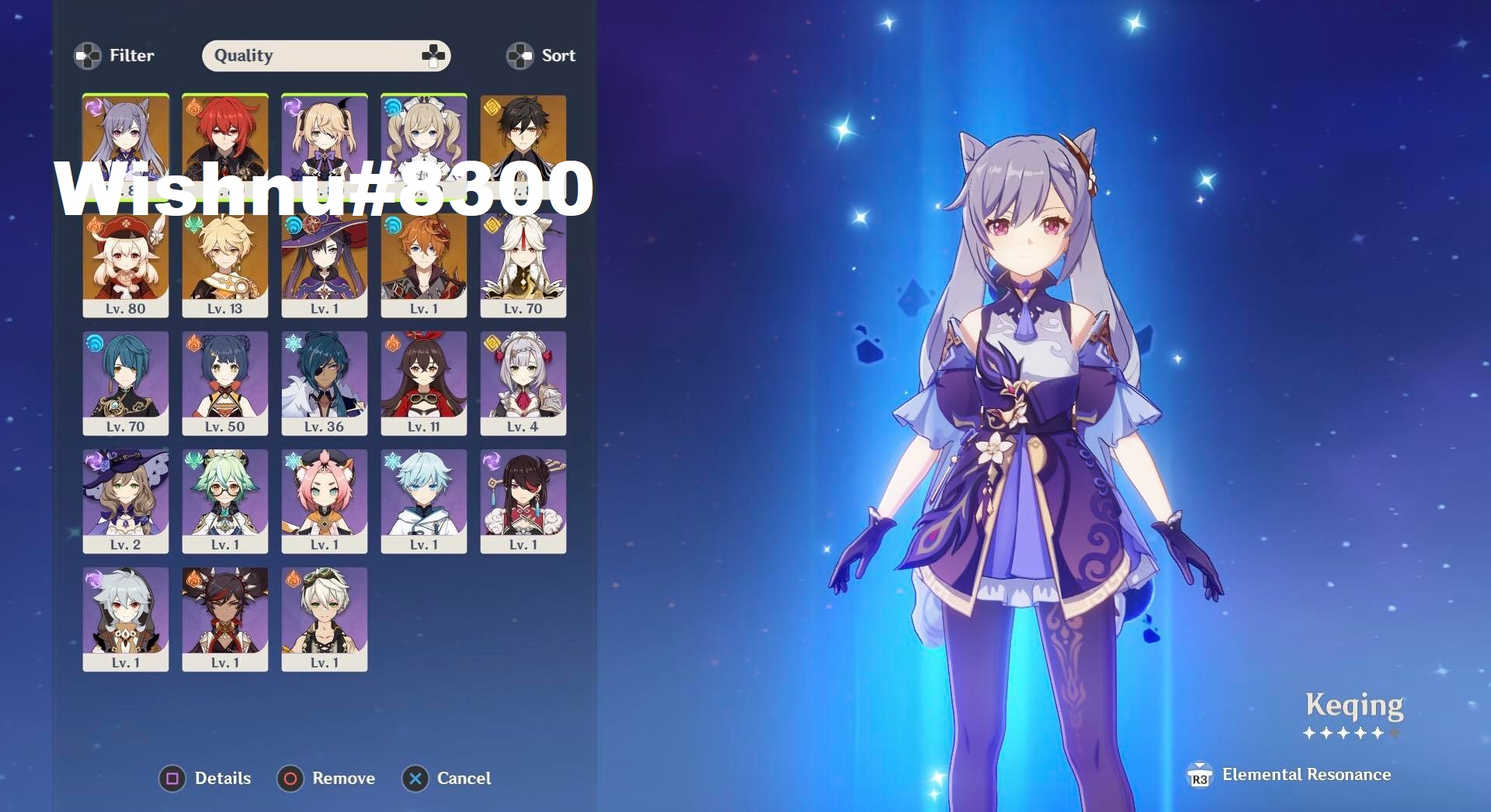This screenshot has height=812, width=1491.
Task: Open the Quality sorting dropdown
Action: (326, 55)
